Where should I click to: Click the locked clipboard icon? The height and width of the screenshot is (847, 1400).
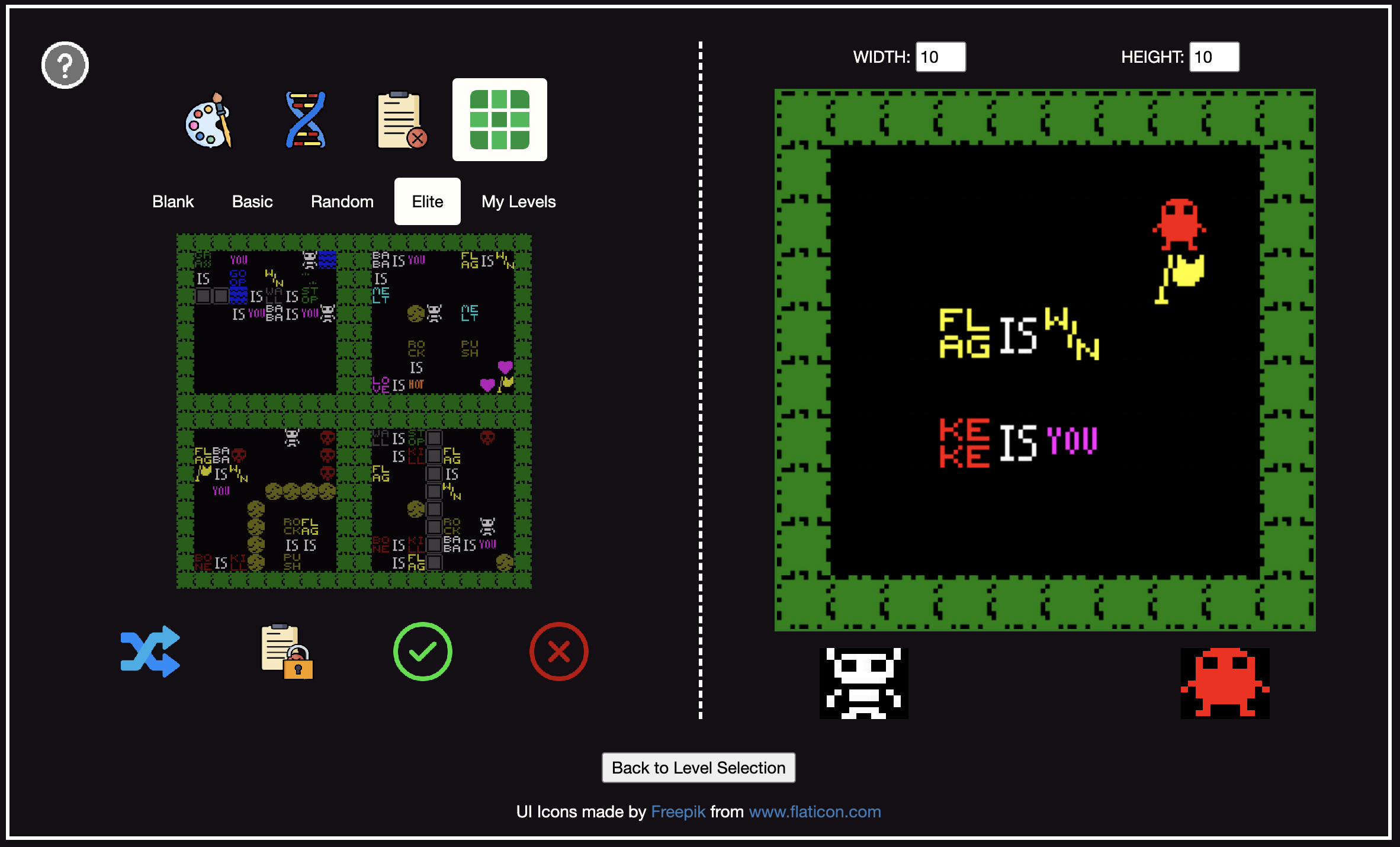pos(287,652)
